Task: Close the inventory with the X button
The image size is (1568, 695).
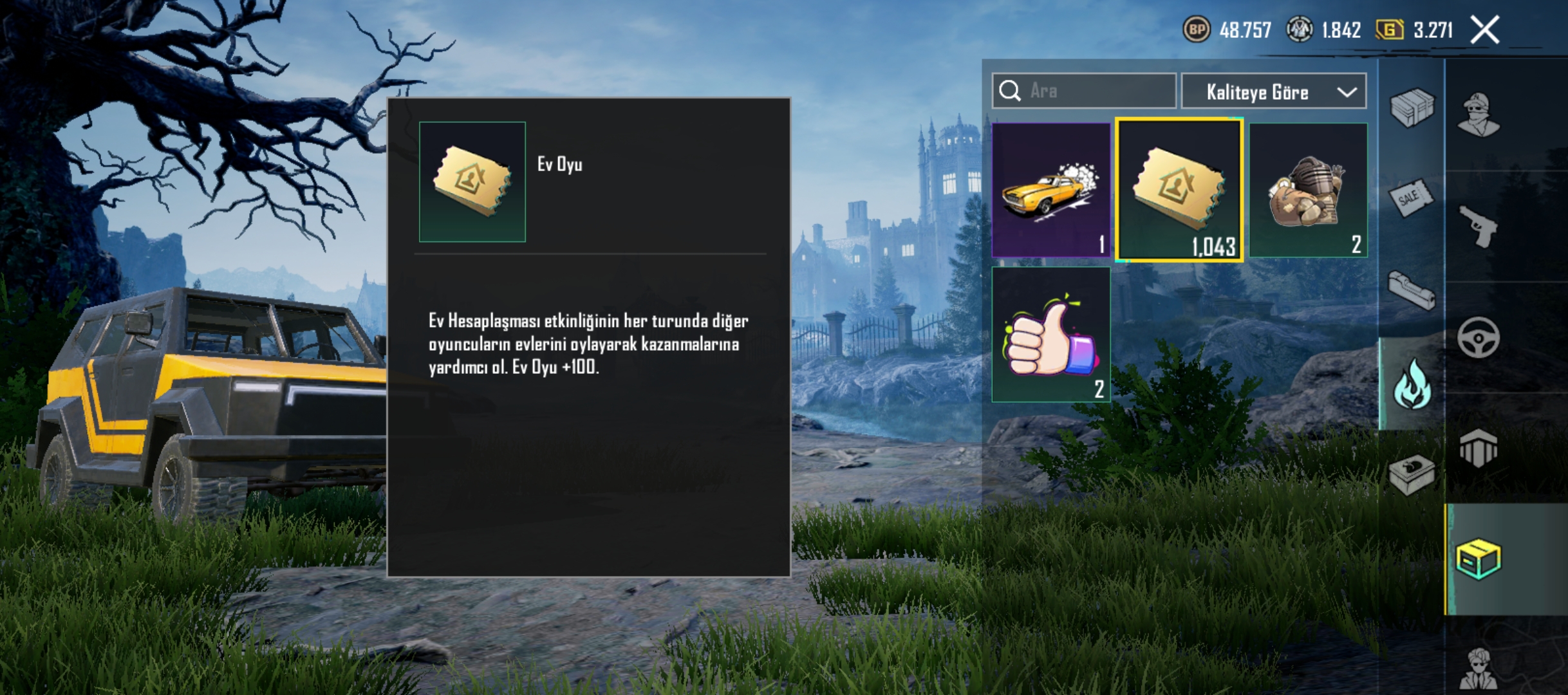Action: (1485, 30)
